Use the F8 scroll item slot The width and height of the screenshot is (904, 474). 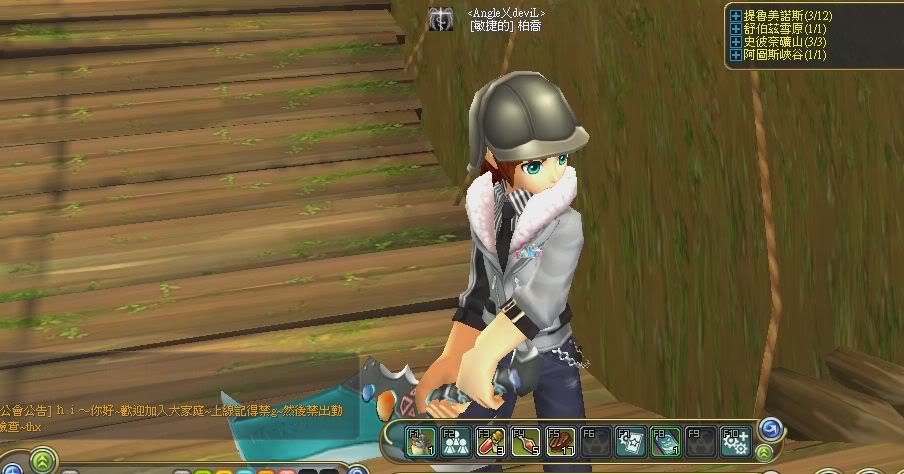[664, 440]
